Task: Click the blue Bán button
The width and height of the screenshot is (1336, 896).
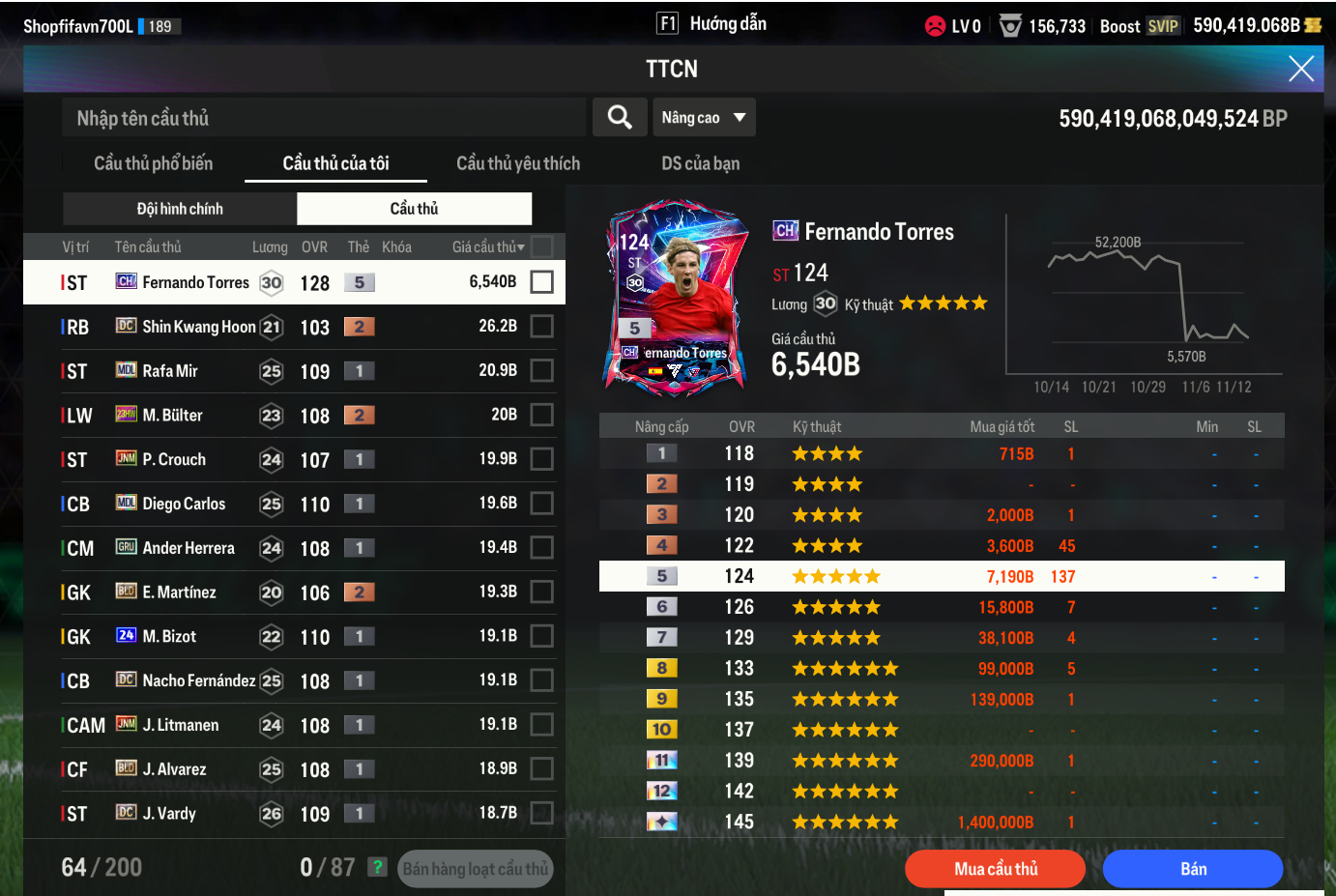Action: tap(1193, 868)
